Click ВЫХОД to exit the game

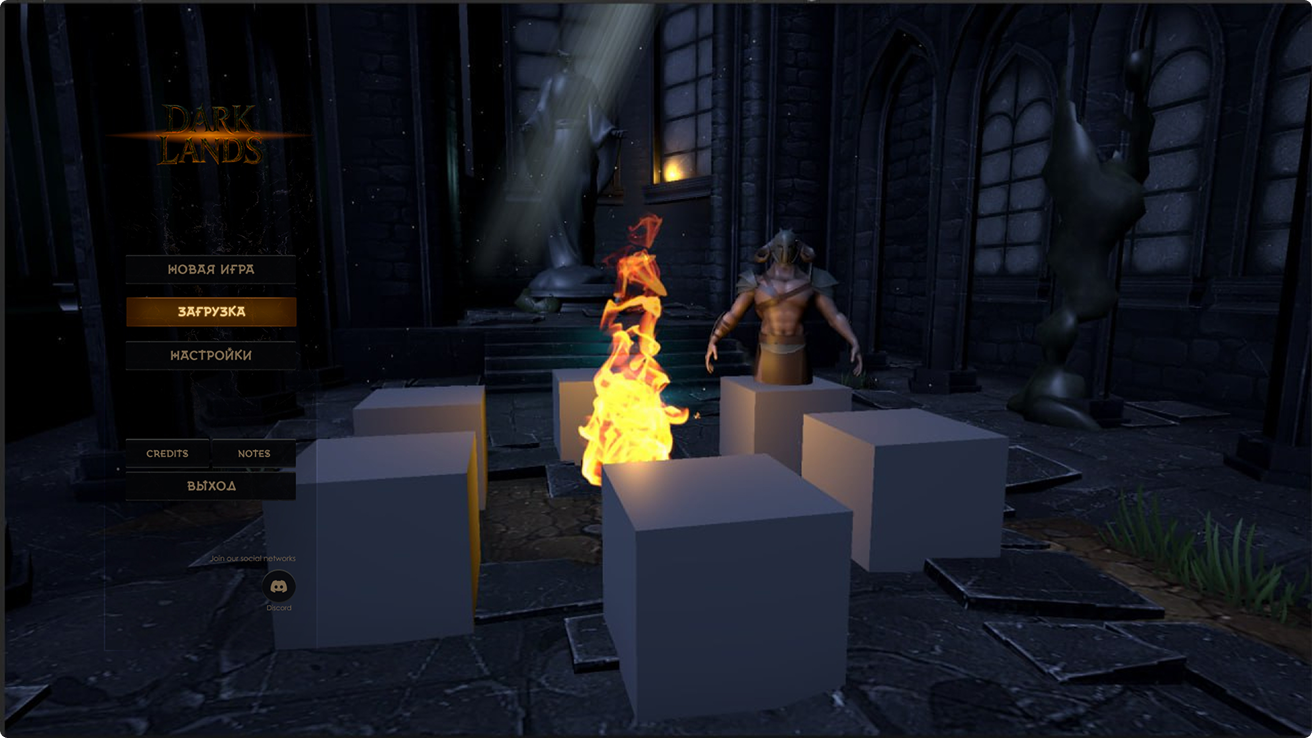click(211, 485)
